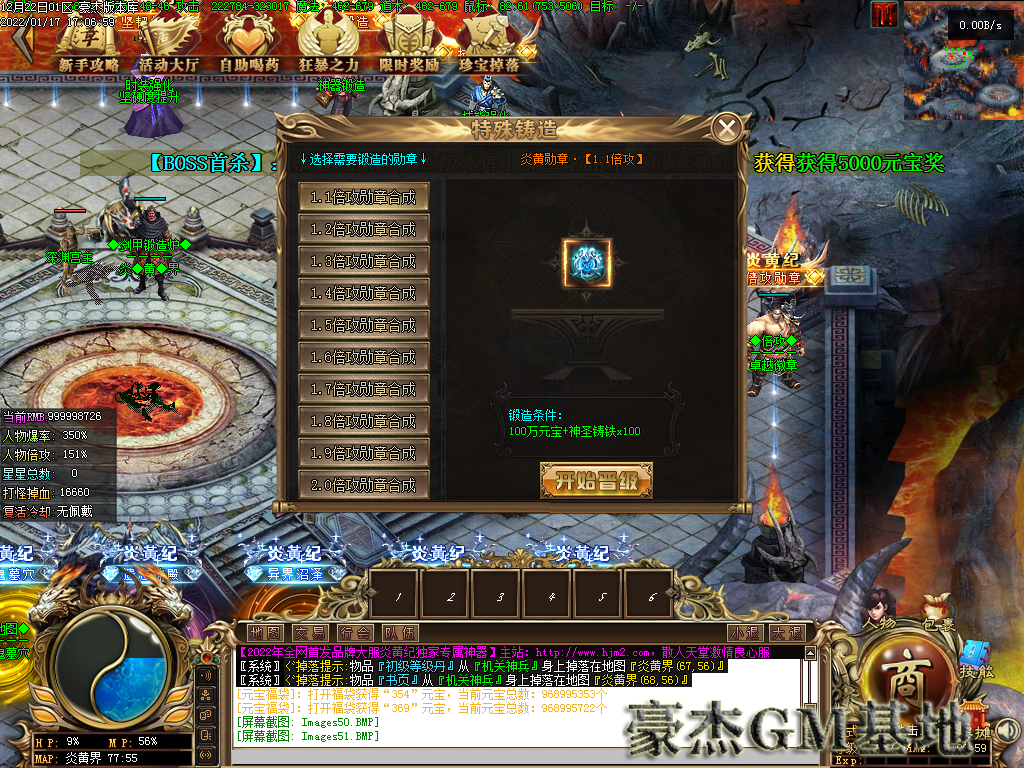
Task: Open 限时奖励 timed rewards
Action: tap(409, 44)
